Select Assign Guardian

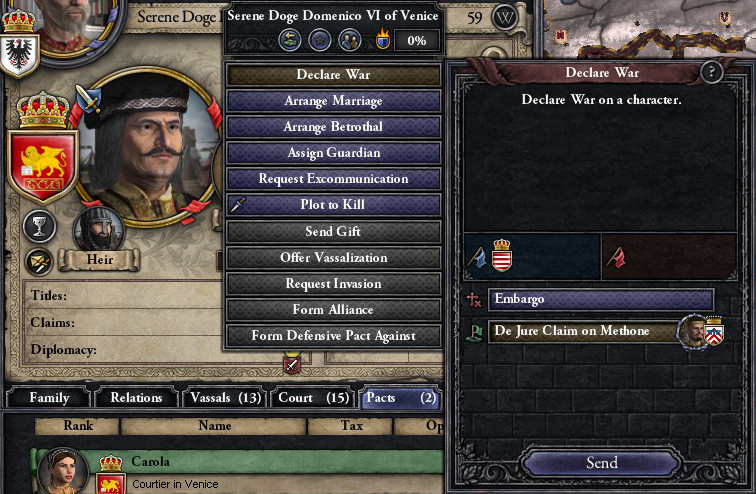[x=333, y=153]
